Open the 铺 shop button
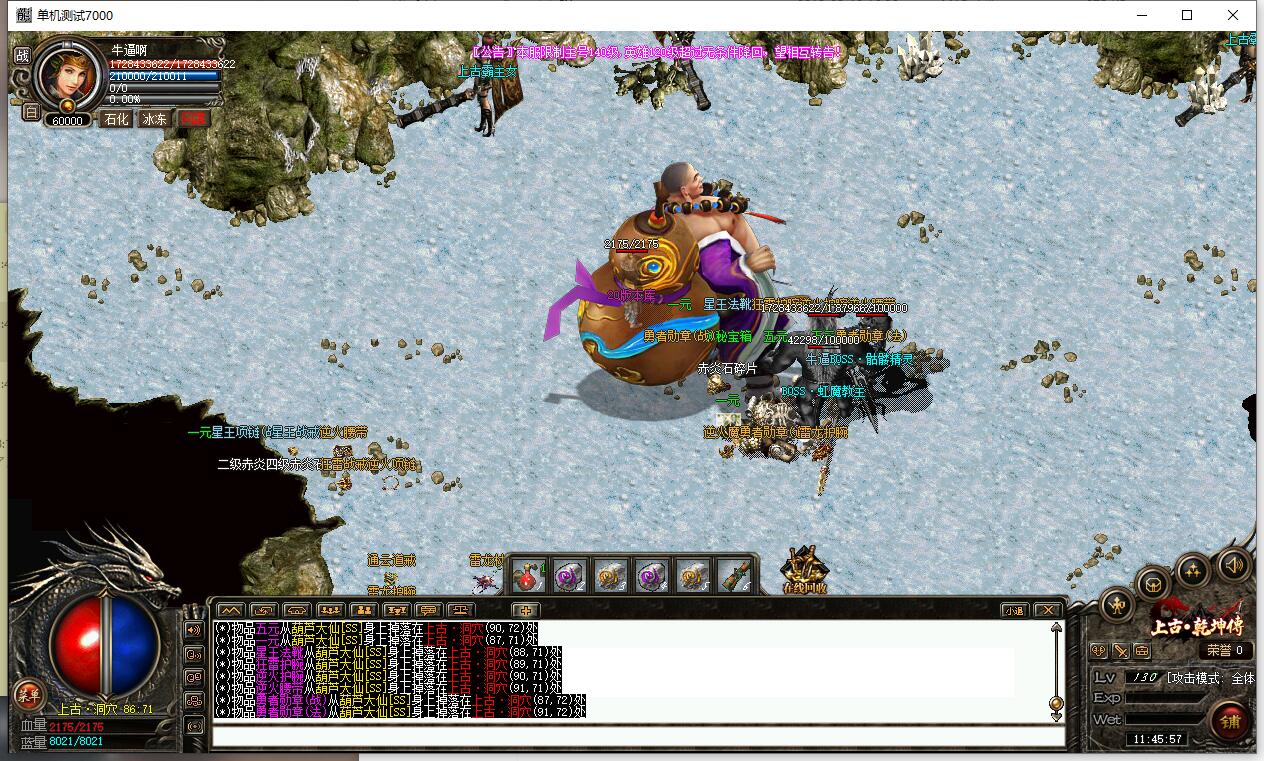This screenshot has height=761, width=1264. pos(1229,720)
